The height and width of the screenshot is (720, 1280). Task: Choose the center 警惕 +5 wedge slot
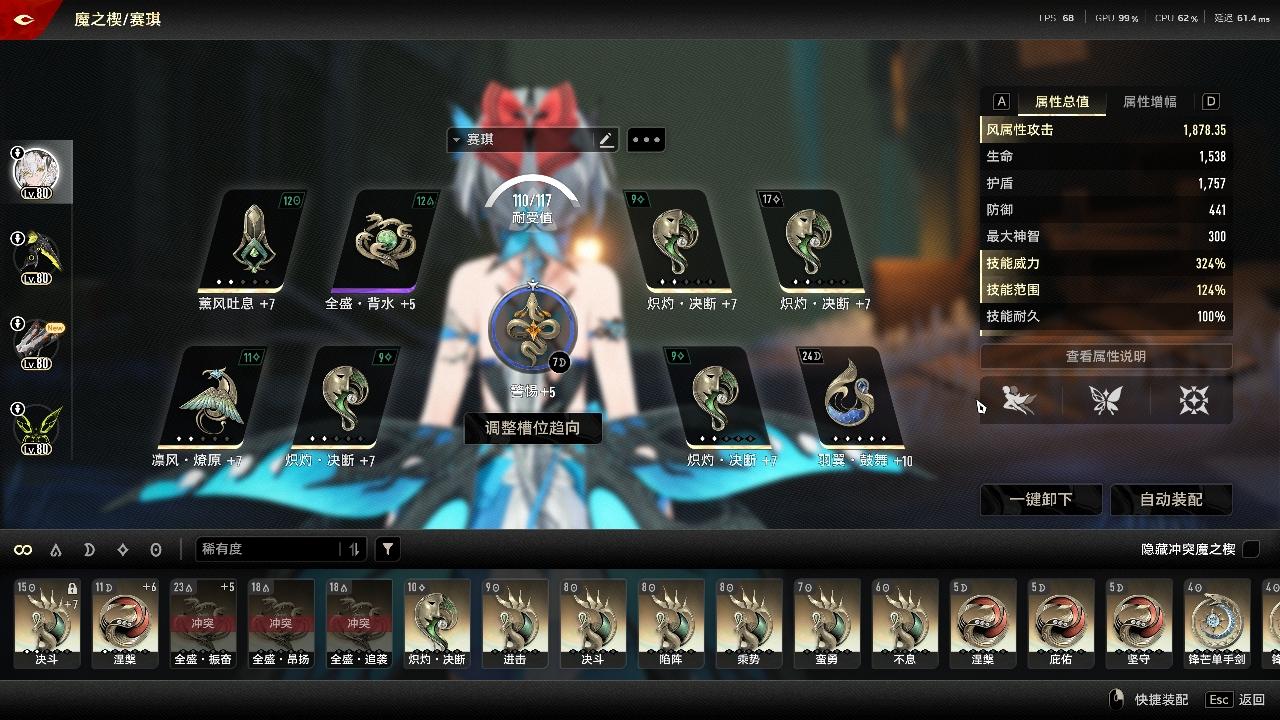[532, 330]
